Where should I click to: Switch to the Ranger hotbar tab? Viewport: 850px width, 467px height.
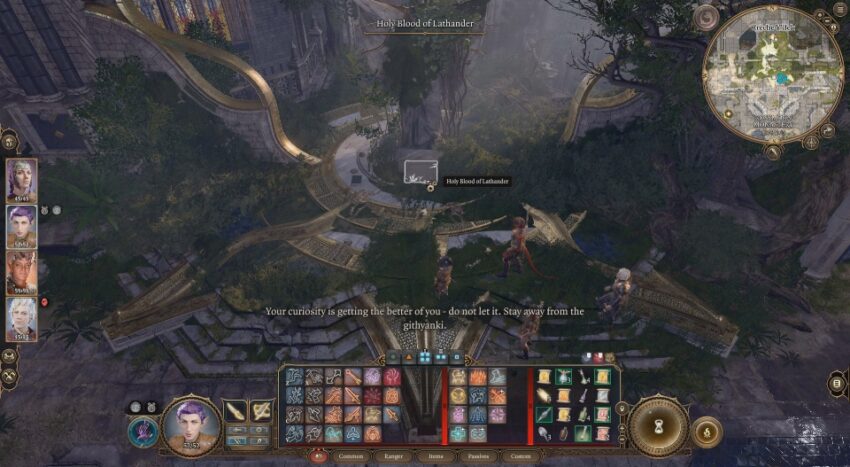(x=393, y=456)
